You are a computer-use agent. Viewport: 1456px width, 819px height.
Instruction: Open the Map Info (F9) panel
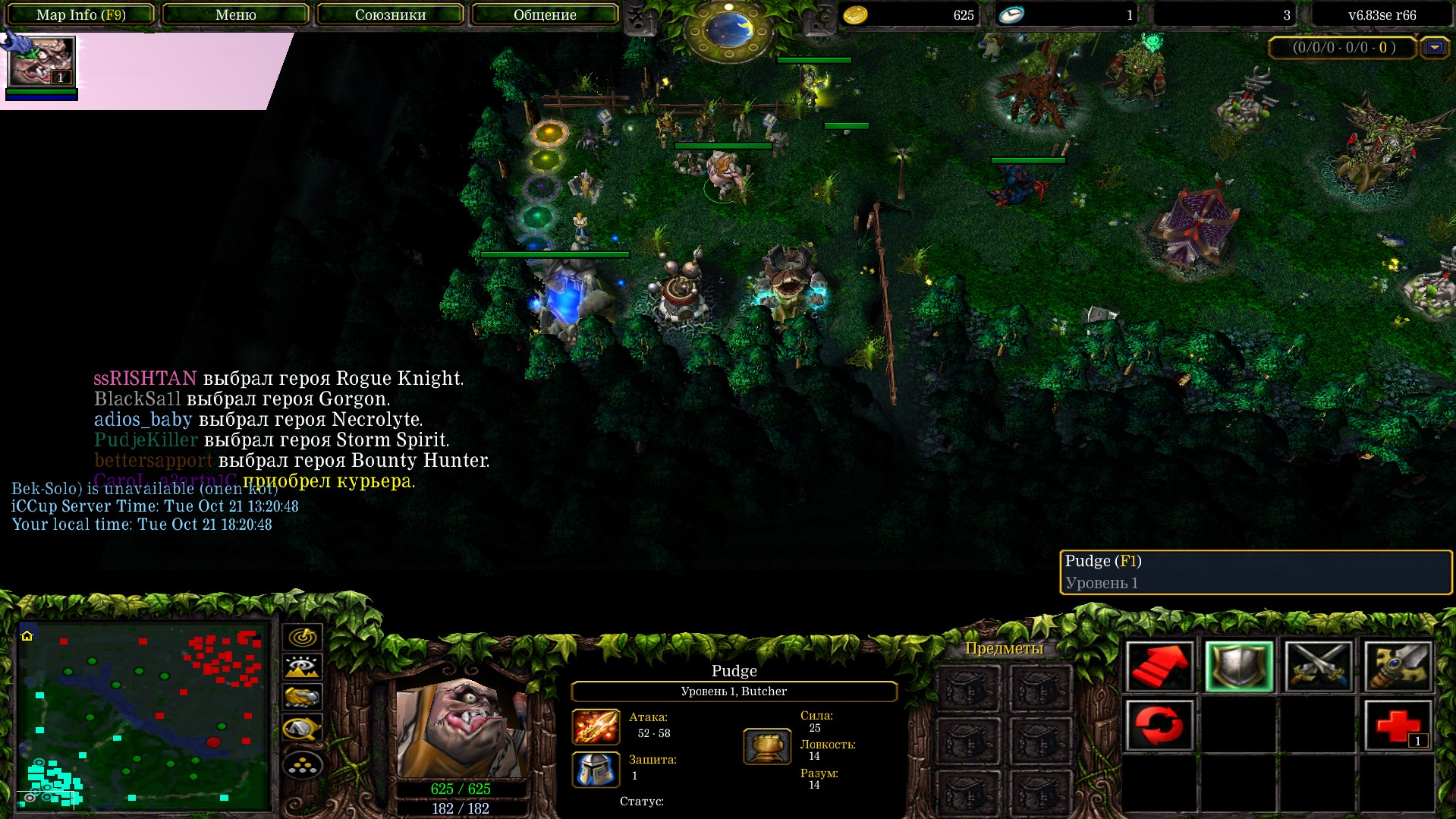pos(81,14)
